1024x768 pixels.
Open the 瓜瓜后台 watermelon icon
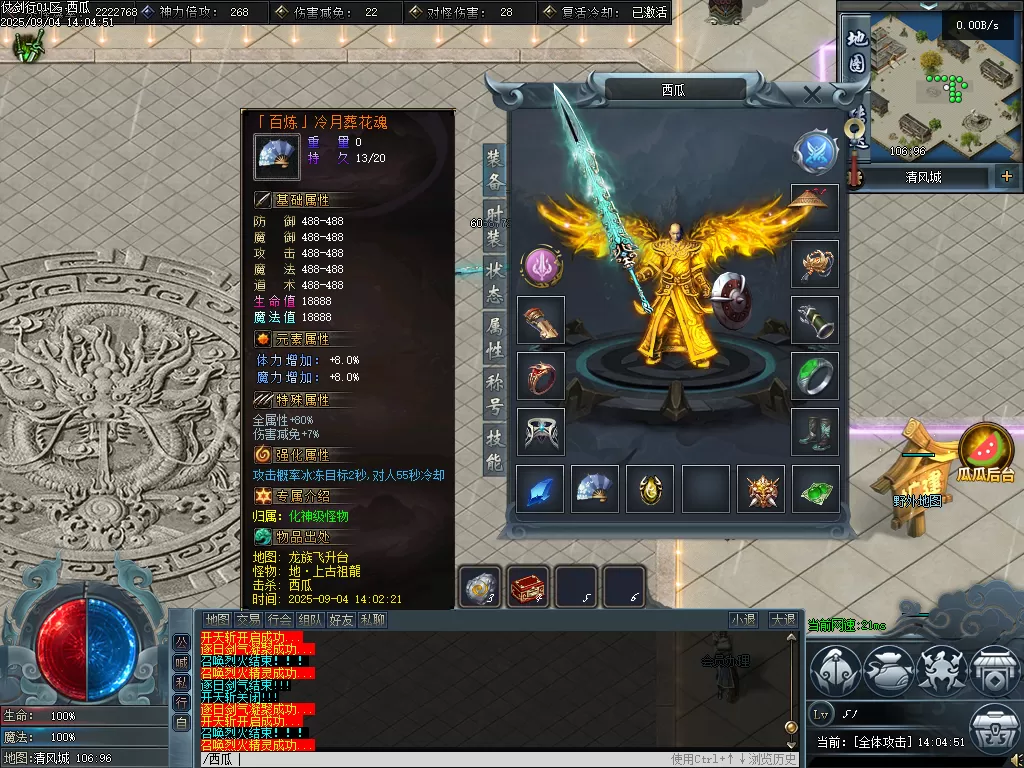[985, 452]
